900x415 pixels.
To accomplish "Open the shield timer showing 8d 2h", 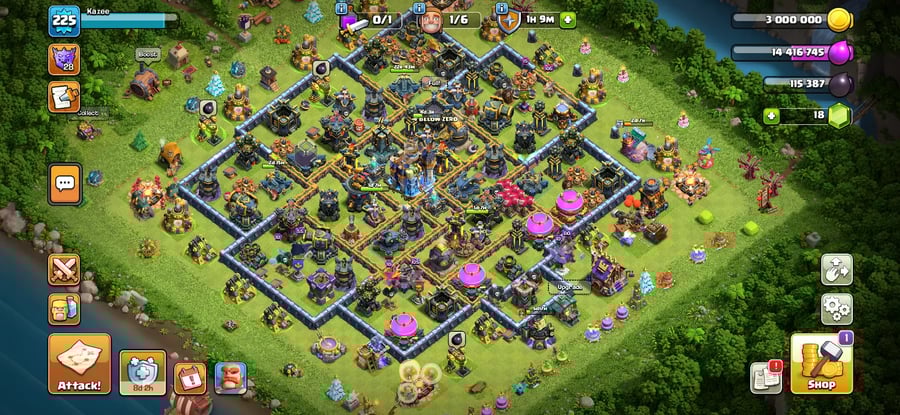I will pyautogui.click(x=143, y=371).
